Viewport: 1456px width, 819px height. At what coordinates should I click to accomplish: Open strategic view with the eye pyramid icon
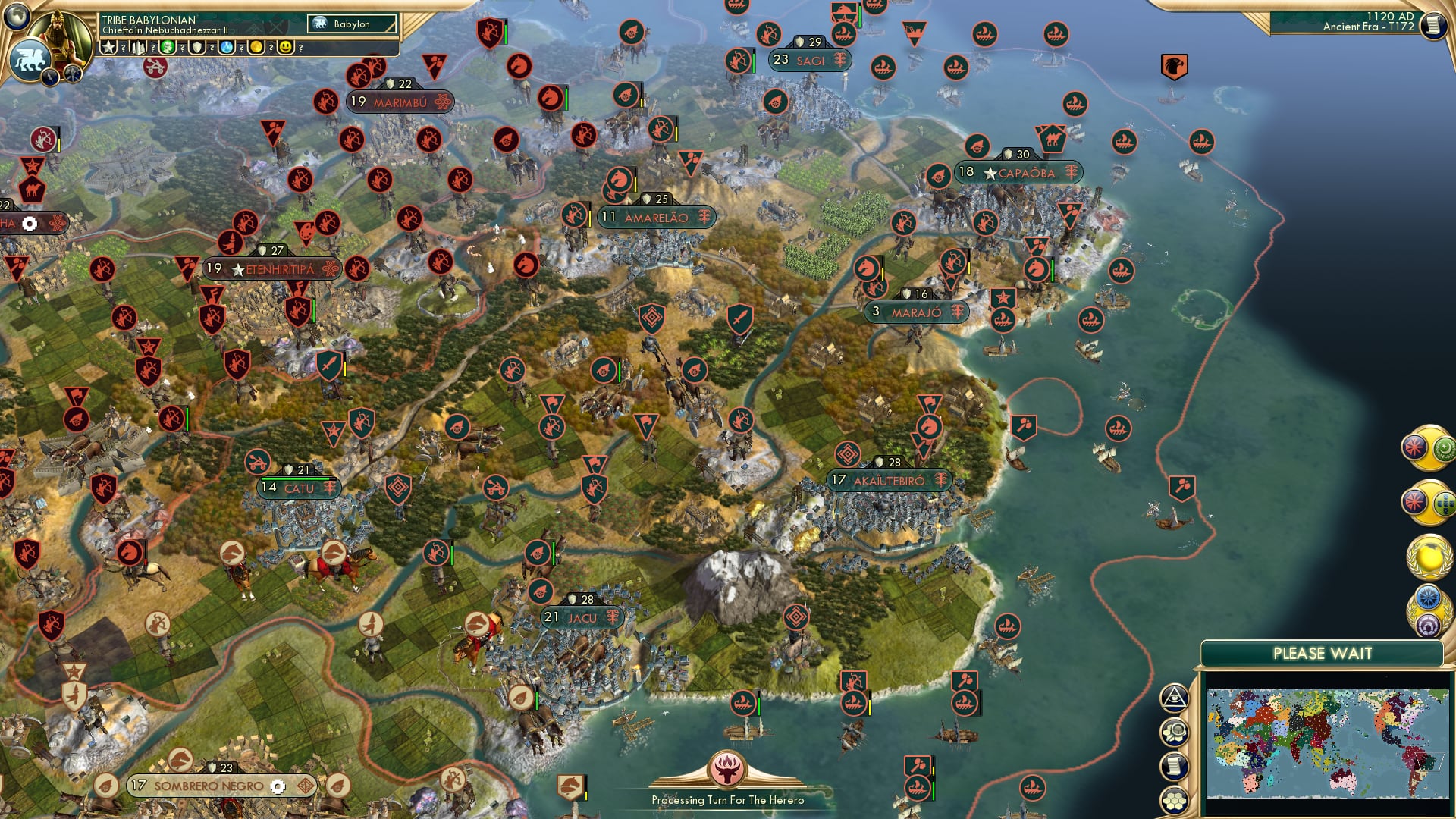click(1174, 698)
